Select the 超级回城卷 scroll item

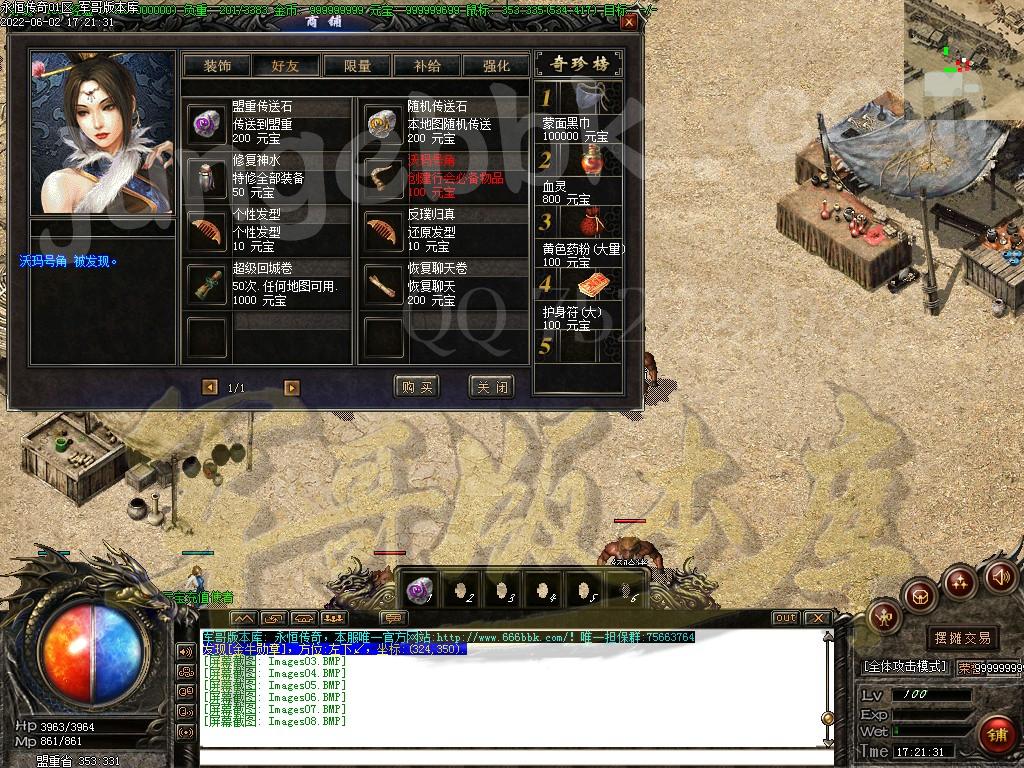point(208,286)
